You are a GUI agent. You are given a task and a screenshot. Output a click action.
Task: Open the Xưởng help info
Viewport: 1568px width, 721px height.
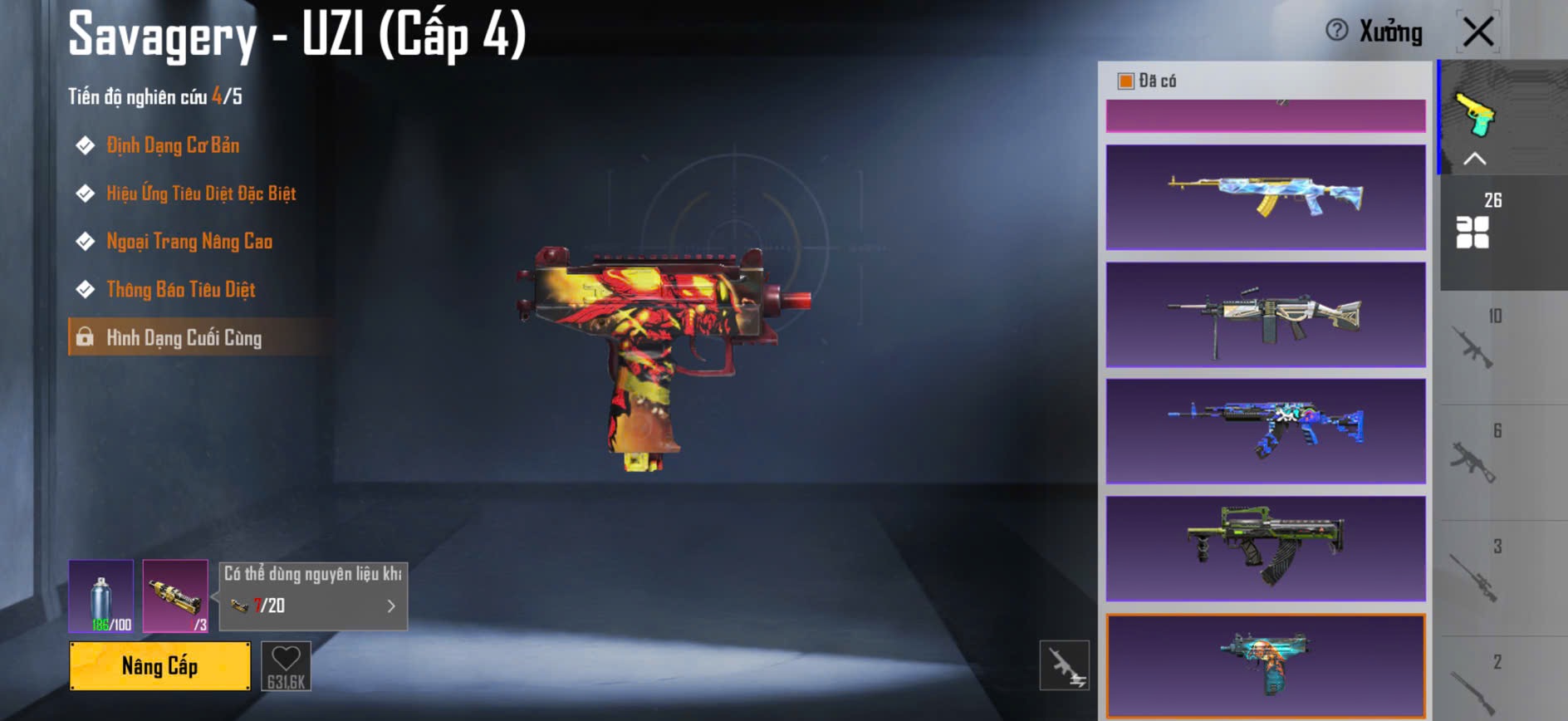1337,31
